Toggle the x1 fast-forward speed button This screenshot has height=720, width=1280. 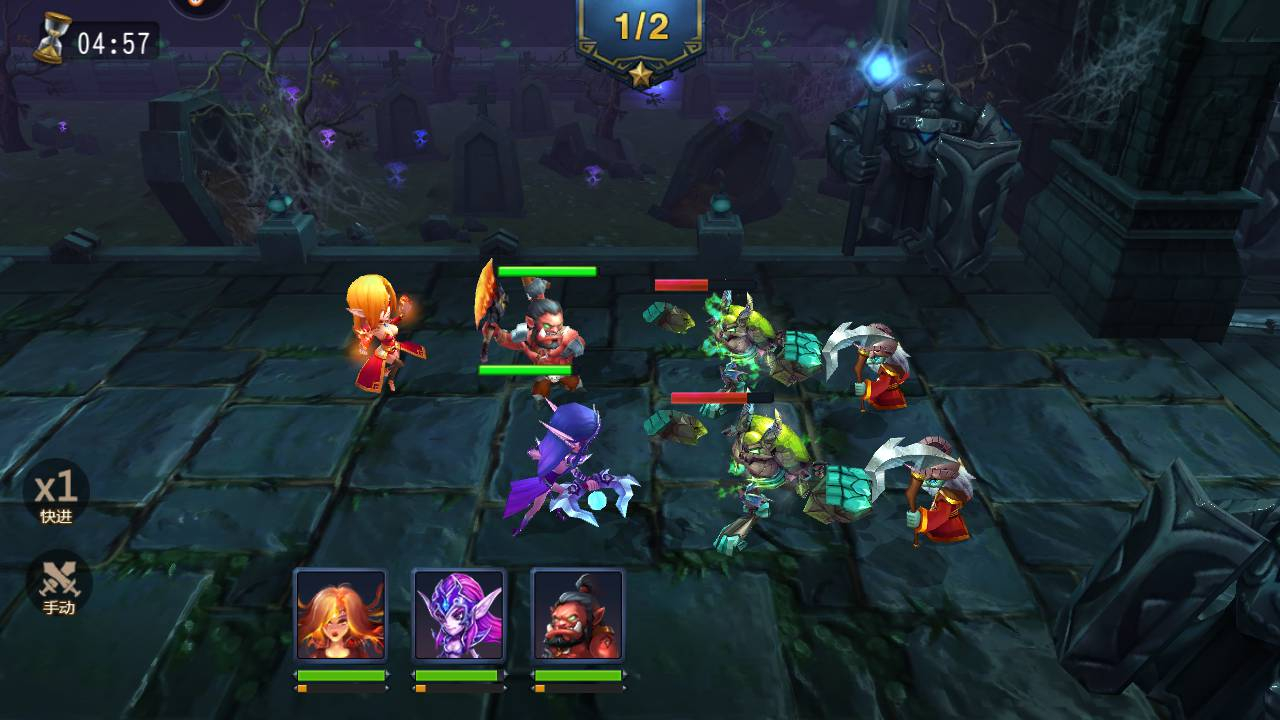pyautogui.click(x=57, y=493)
